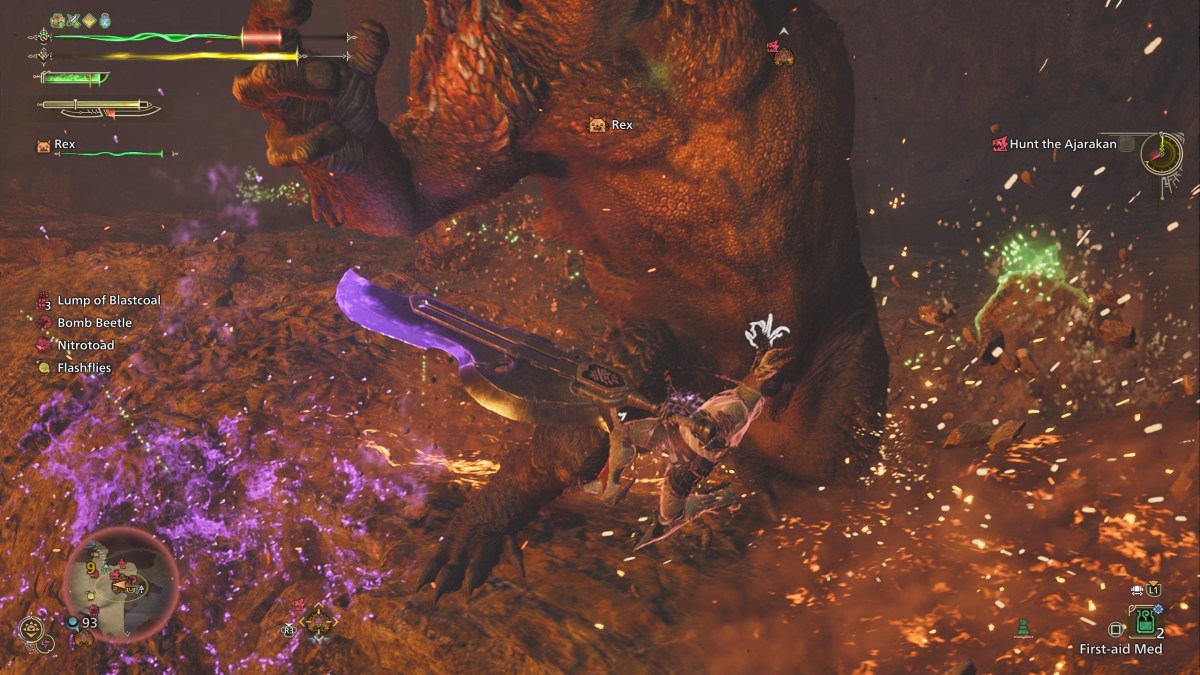
Task: Select Palico Rex's status entry
Action: pos(65,145)
